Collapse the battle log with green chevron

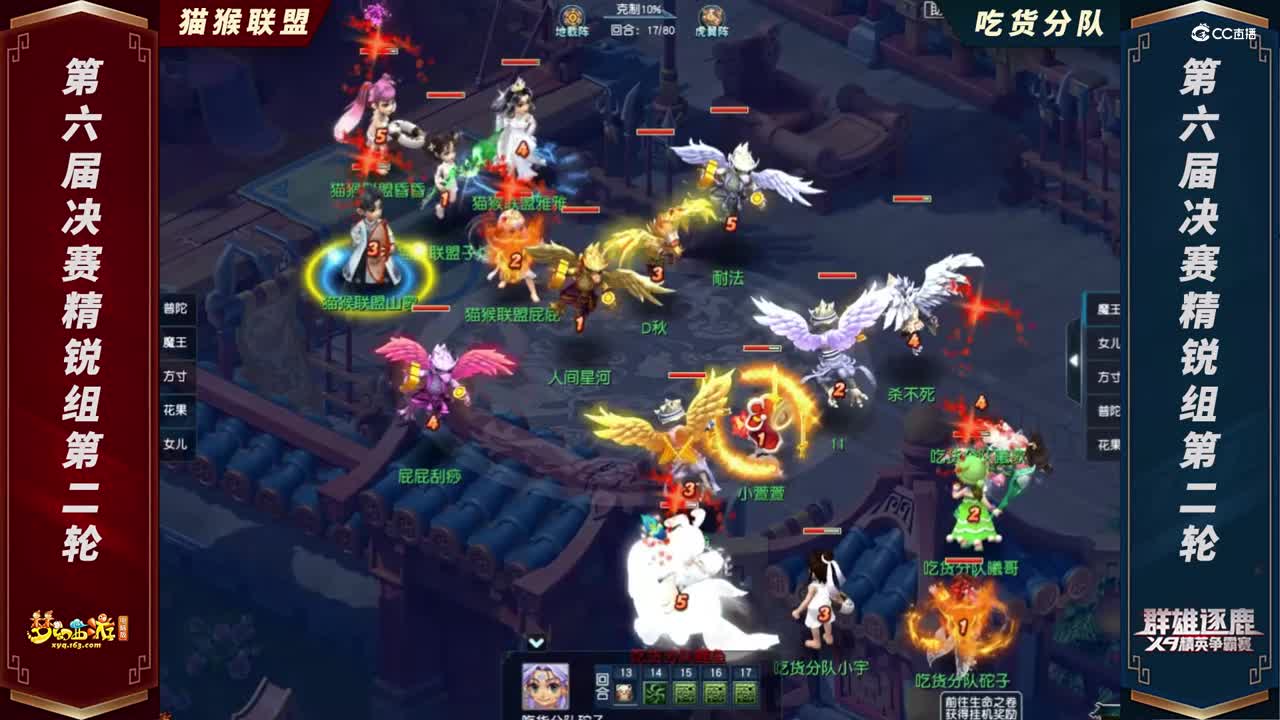(x=536, y=643)
